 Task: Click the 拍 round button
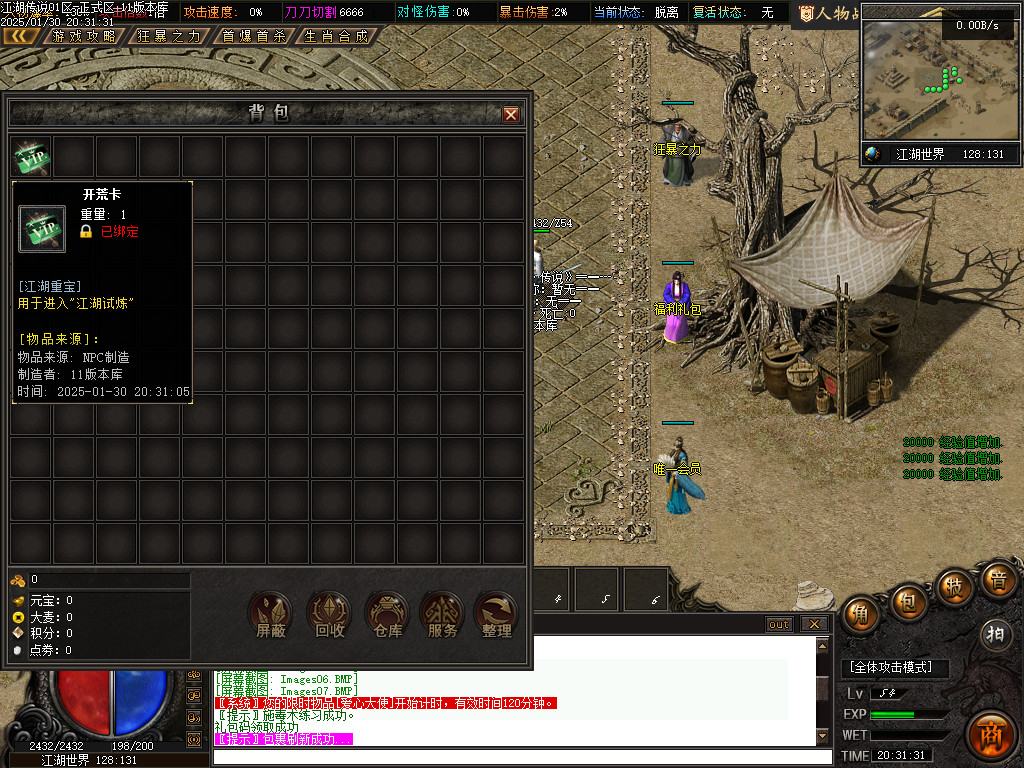click(x=995, y=633)
